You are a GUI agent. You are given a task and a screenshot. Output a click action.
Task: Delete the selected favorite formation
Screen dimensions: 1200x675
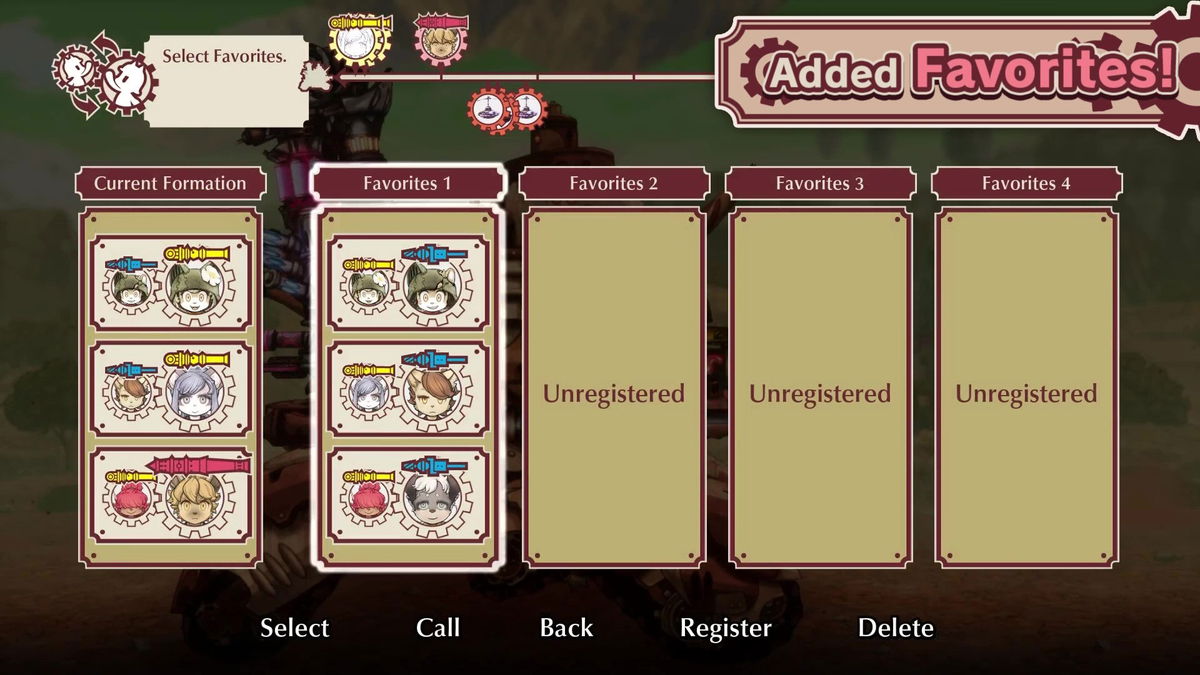point(895,628)
